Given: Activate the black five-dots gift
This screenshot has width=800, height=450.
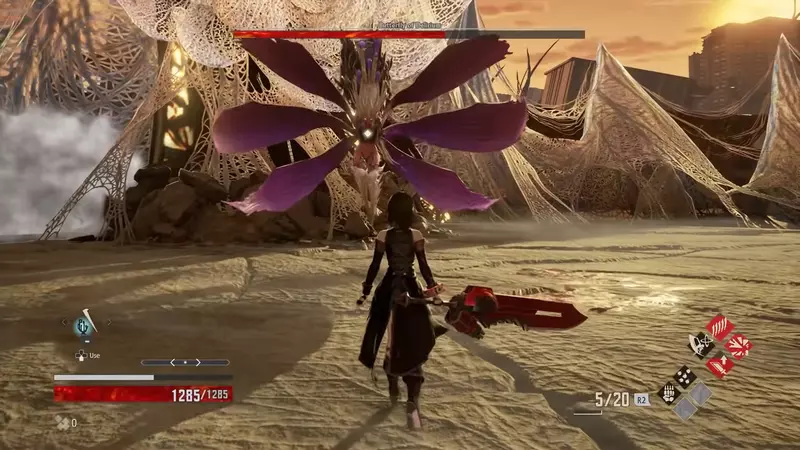Looking at the screenshot, I should [684, 376].
